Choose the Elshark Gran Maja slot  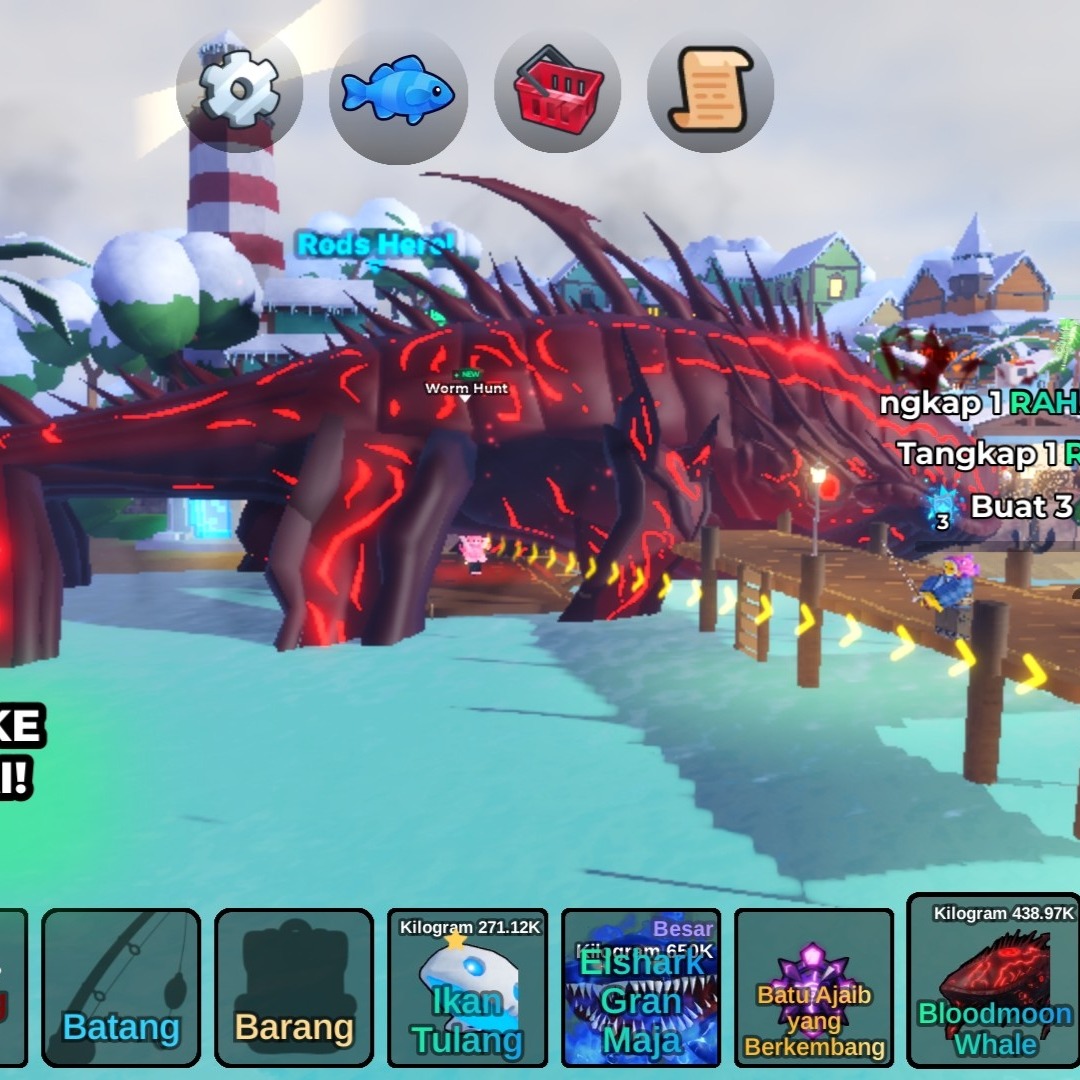[x=640, y=988]
